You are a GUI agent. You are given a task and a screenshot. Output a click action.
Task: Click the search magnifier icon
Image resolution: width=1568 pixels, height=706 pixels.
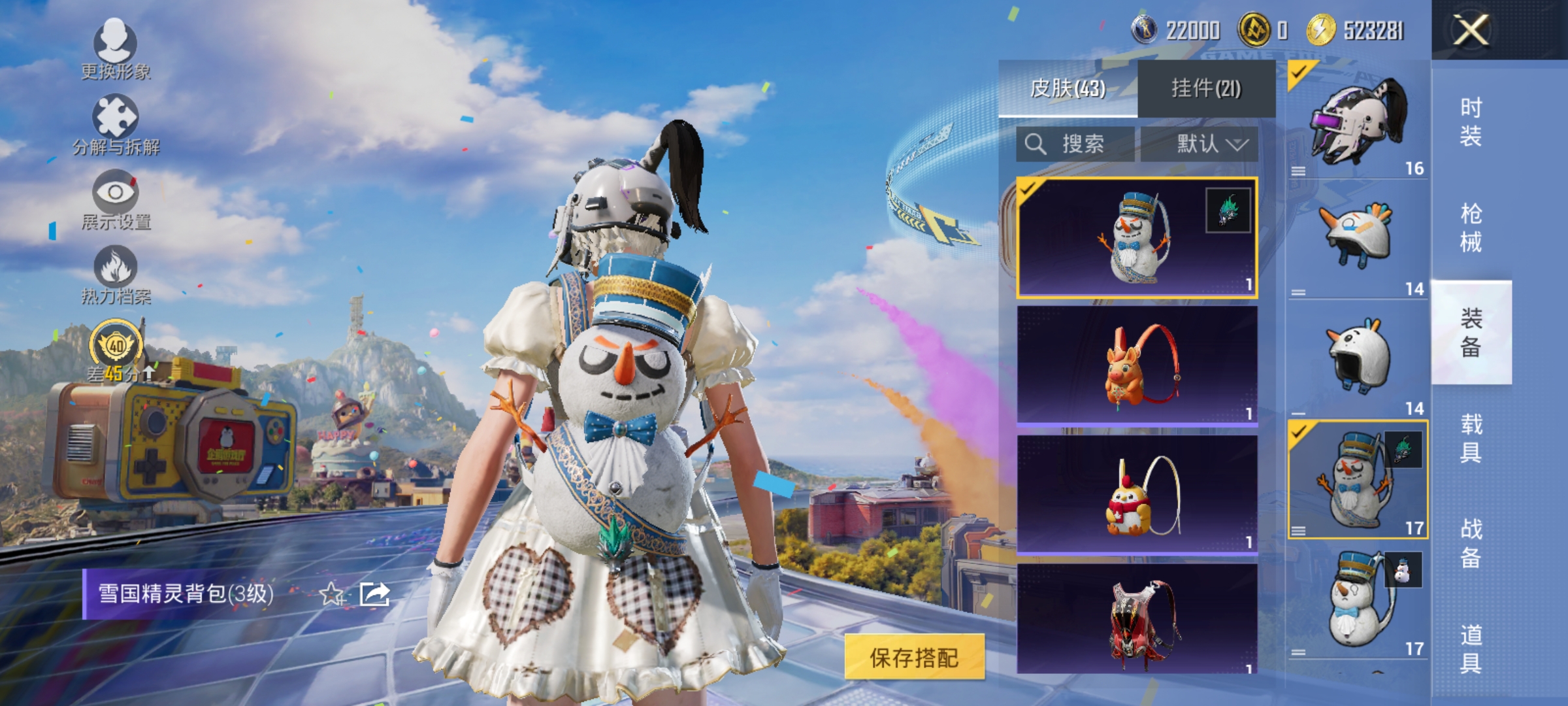(x=1037, y=144)
